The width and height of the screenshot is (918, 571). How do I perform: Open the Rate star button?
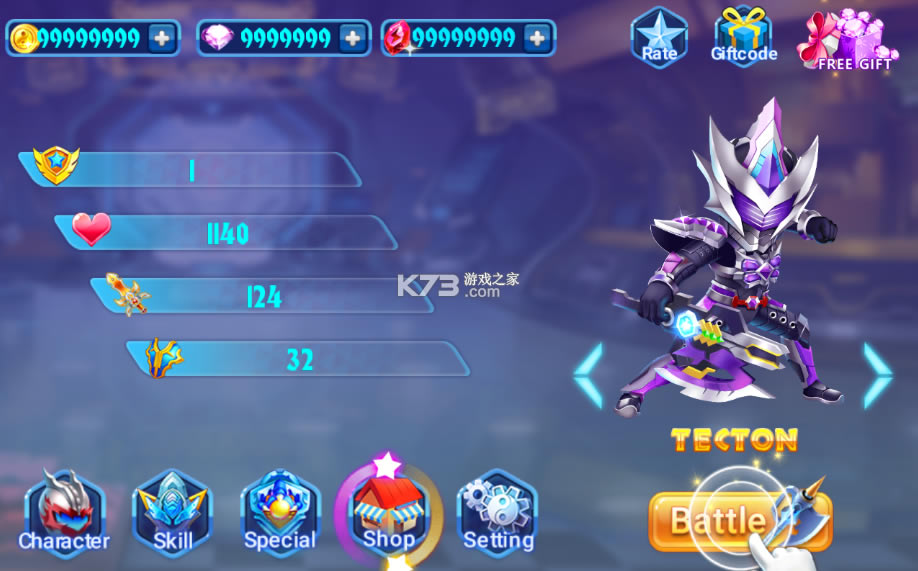(x=659, y=37)
